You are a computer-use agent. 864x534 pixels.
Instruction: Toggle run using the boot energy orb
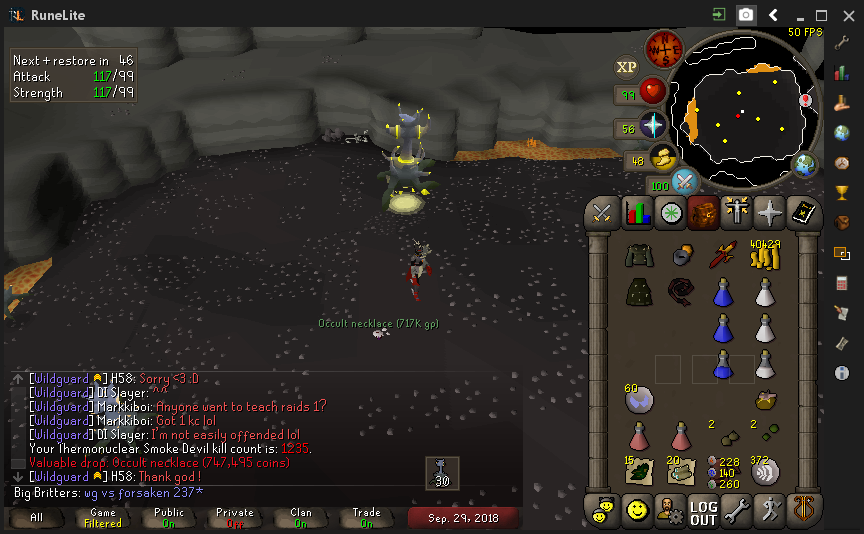point(662,157)
